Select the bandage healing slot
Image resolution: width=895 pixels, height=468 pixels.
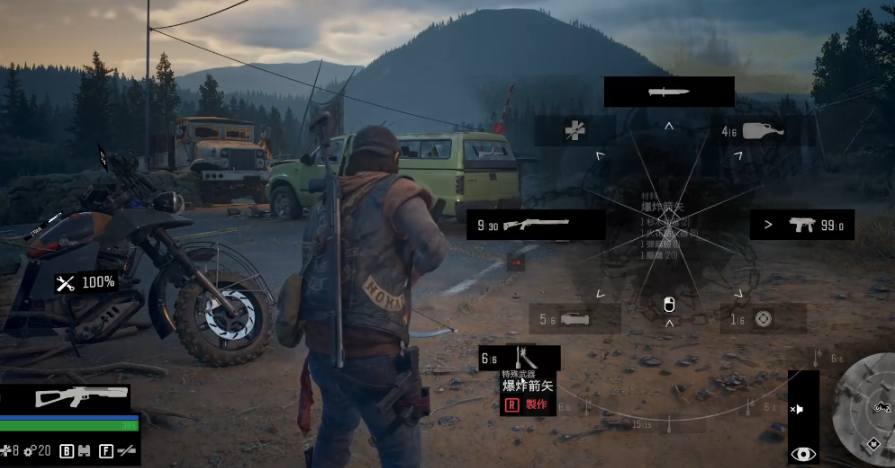574,131
